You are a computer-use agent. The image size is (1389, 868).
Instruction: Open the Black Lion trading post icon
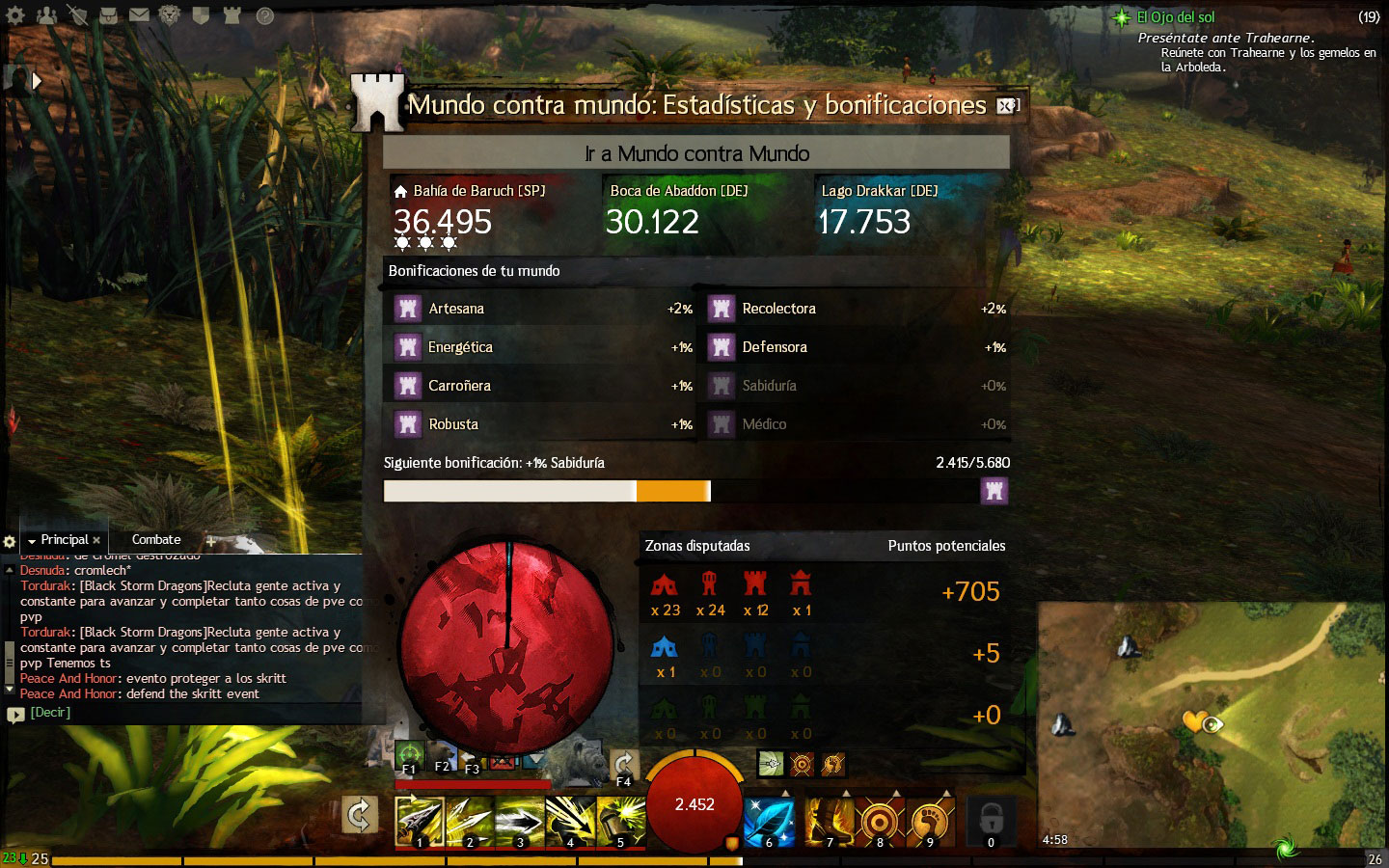pos(170,15)
